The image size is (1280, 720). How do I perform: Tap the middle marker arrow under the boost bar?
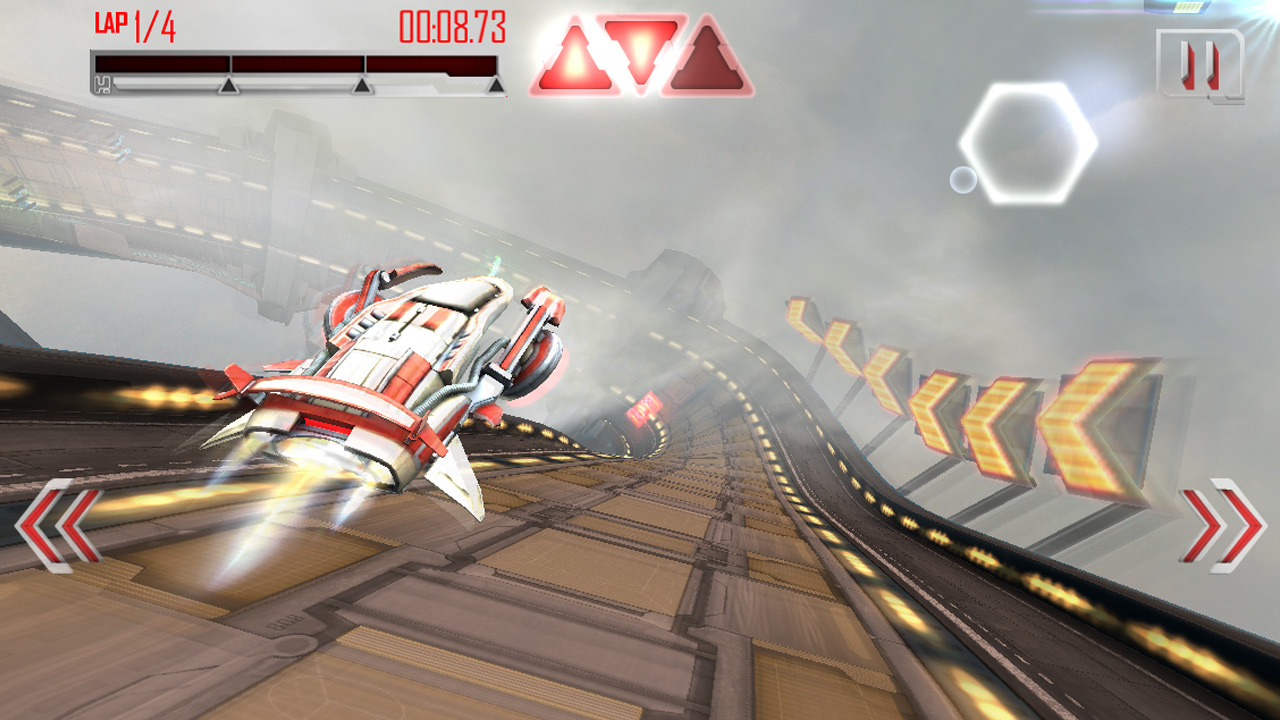[x=362, y=88]
